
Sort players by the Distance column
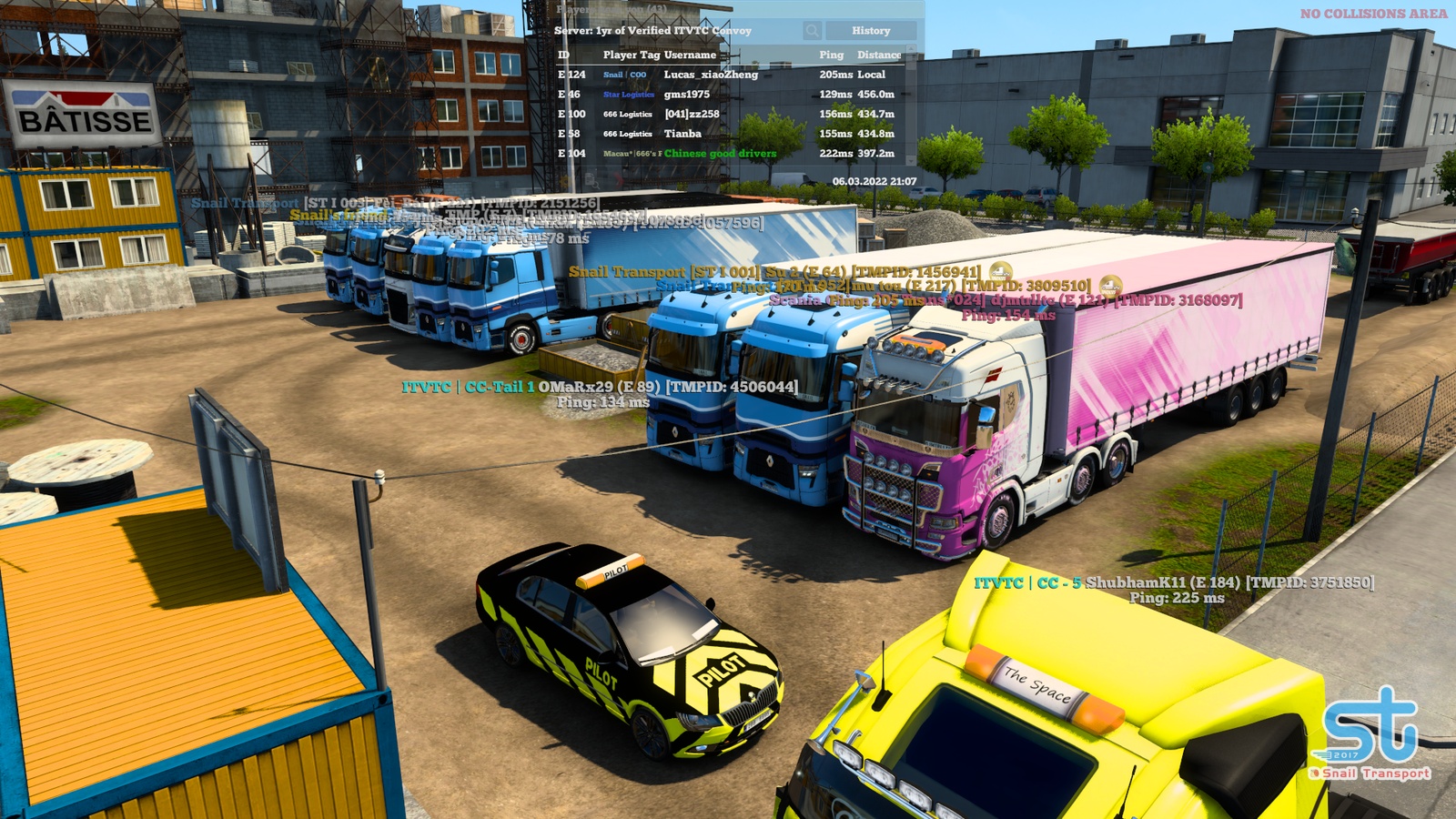point(875,55)
